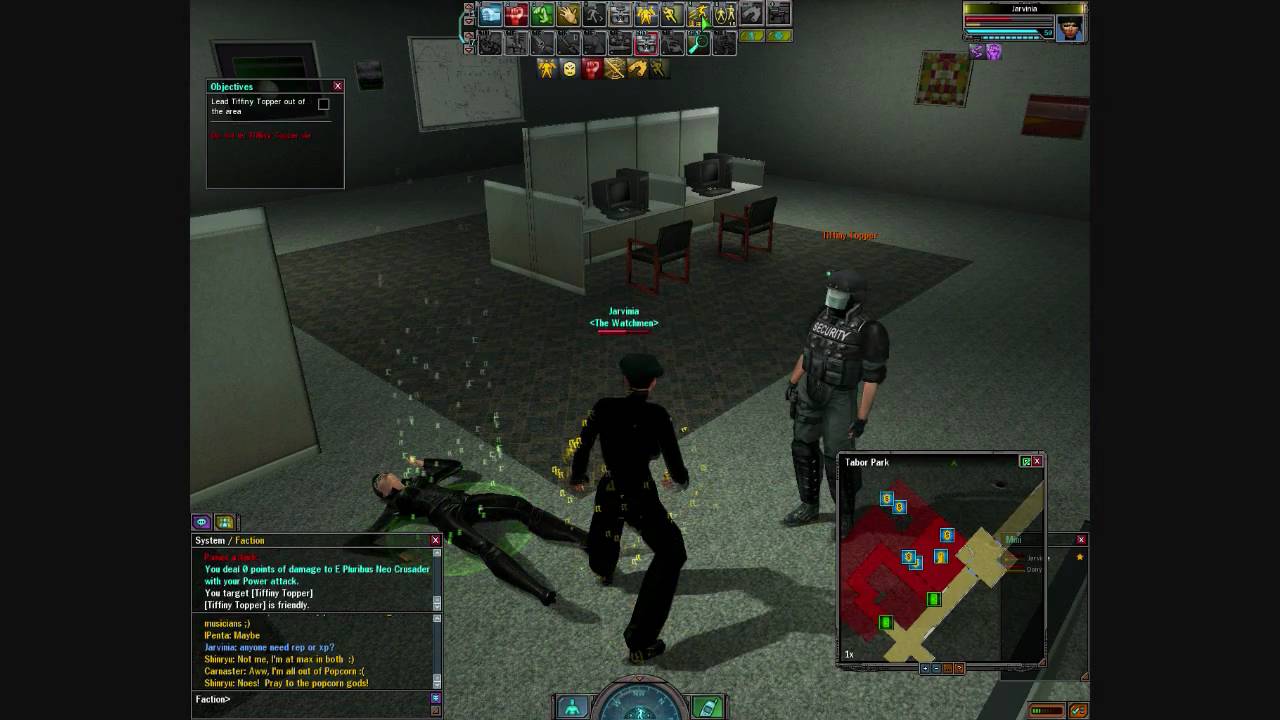The height and width of the screenshot is (720, 1280).
Task: Click Jarvinia's character portrait
Action: click(1069, 28)
